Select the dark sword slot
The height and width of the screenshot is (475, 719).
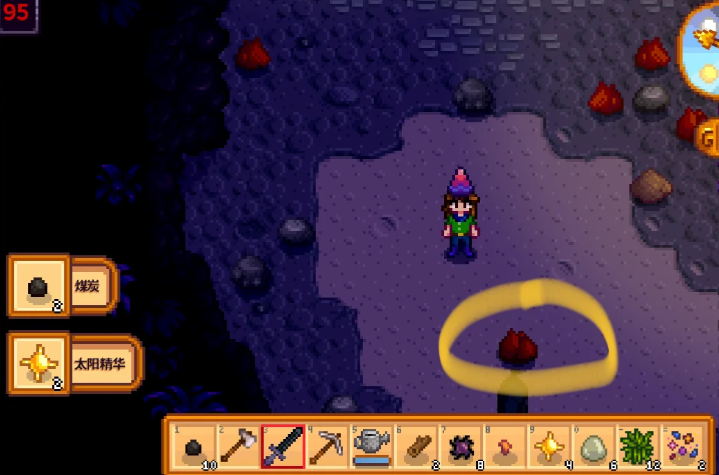click(282, 446)
